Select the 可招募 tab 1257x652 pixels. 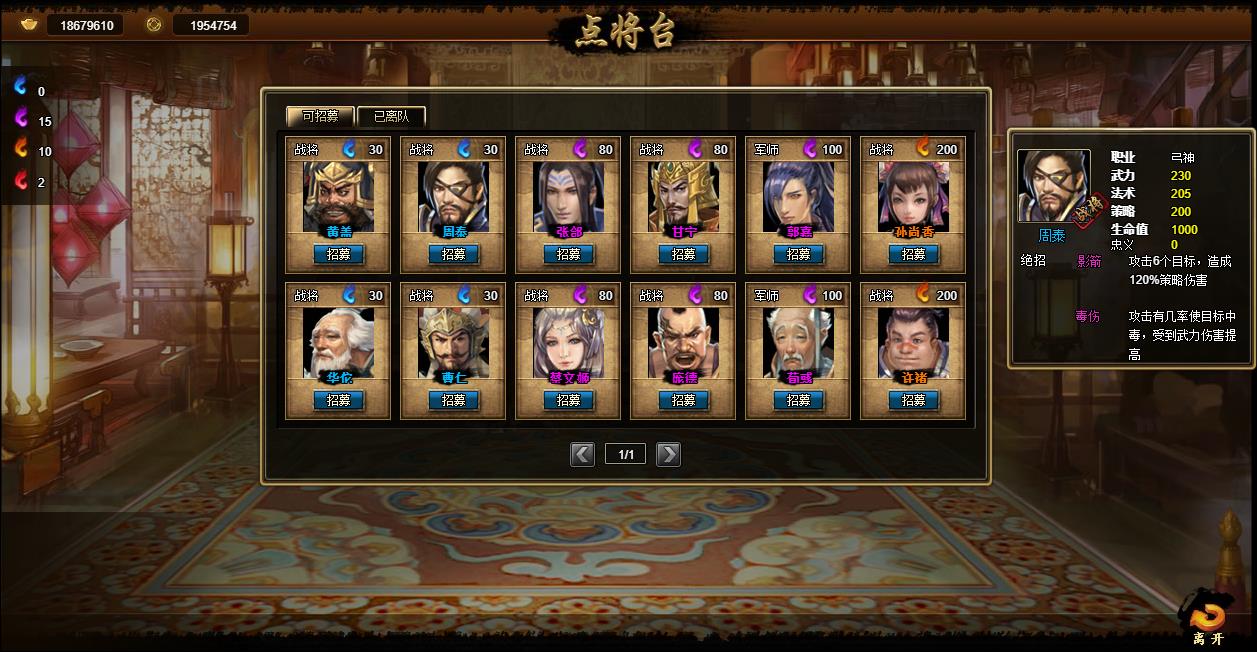320,116
